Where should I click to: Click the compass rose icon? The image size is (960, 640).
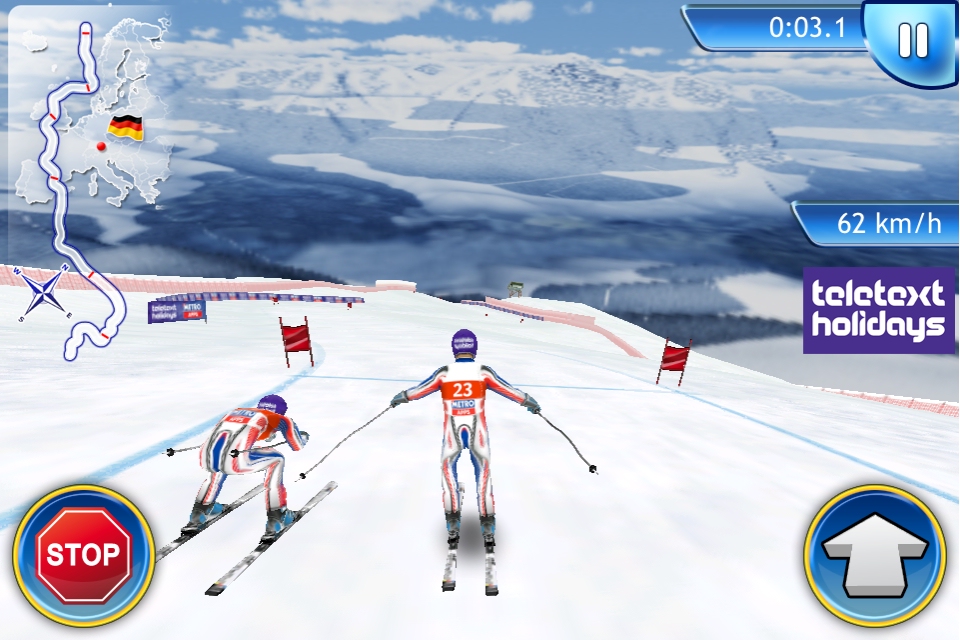(x=43, y=294)
